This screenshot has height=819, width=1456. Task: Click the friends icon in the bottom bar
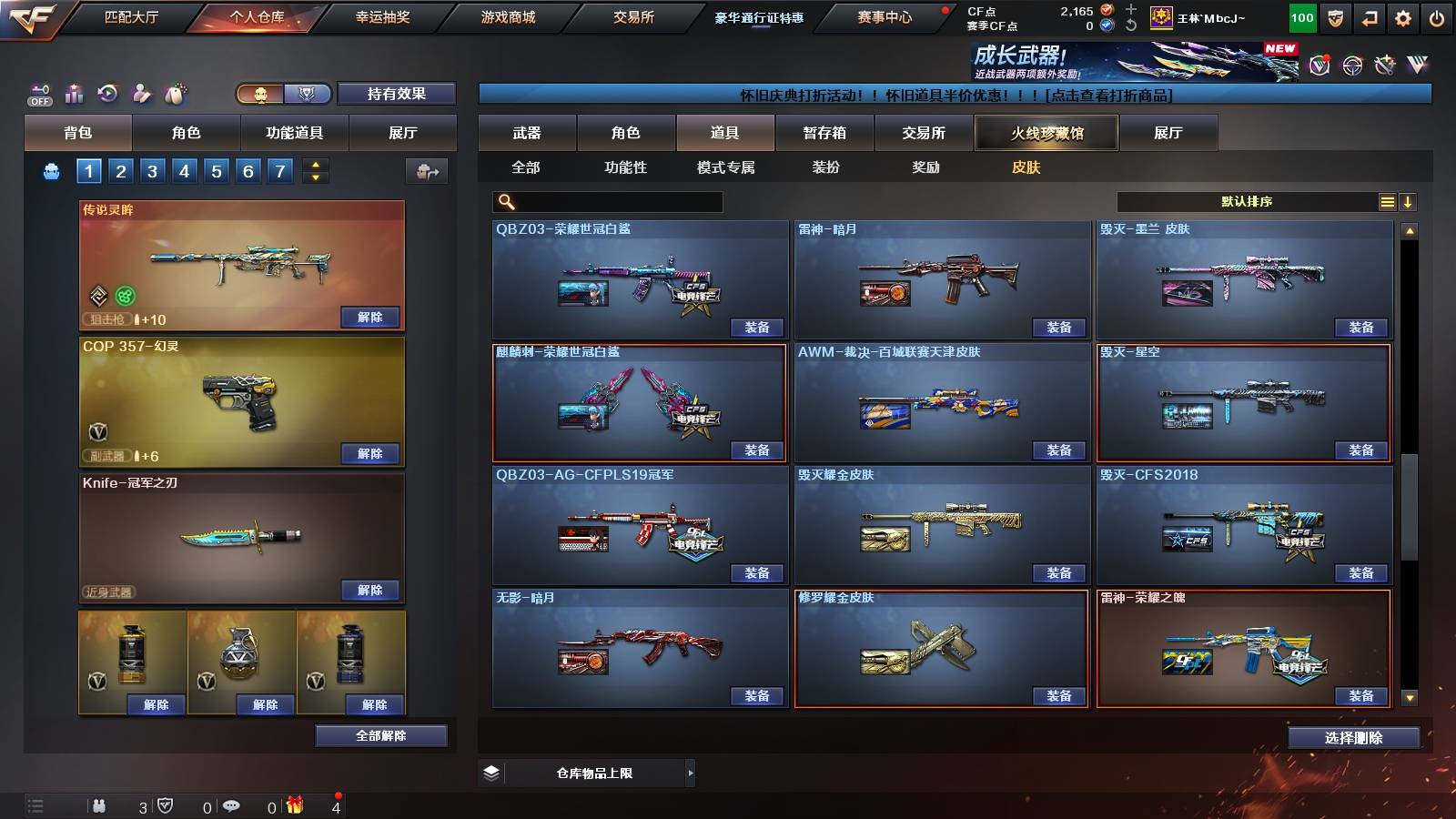(x=98, y=805)
